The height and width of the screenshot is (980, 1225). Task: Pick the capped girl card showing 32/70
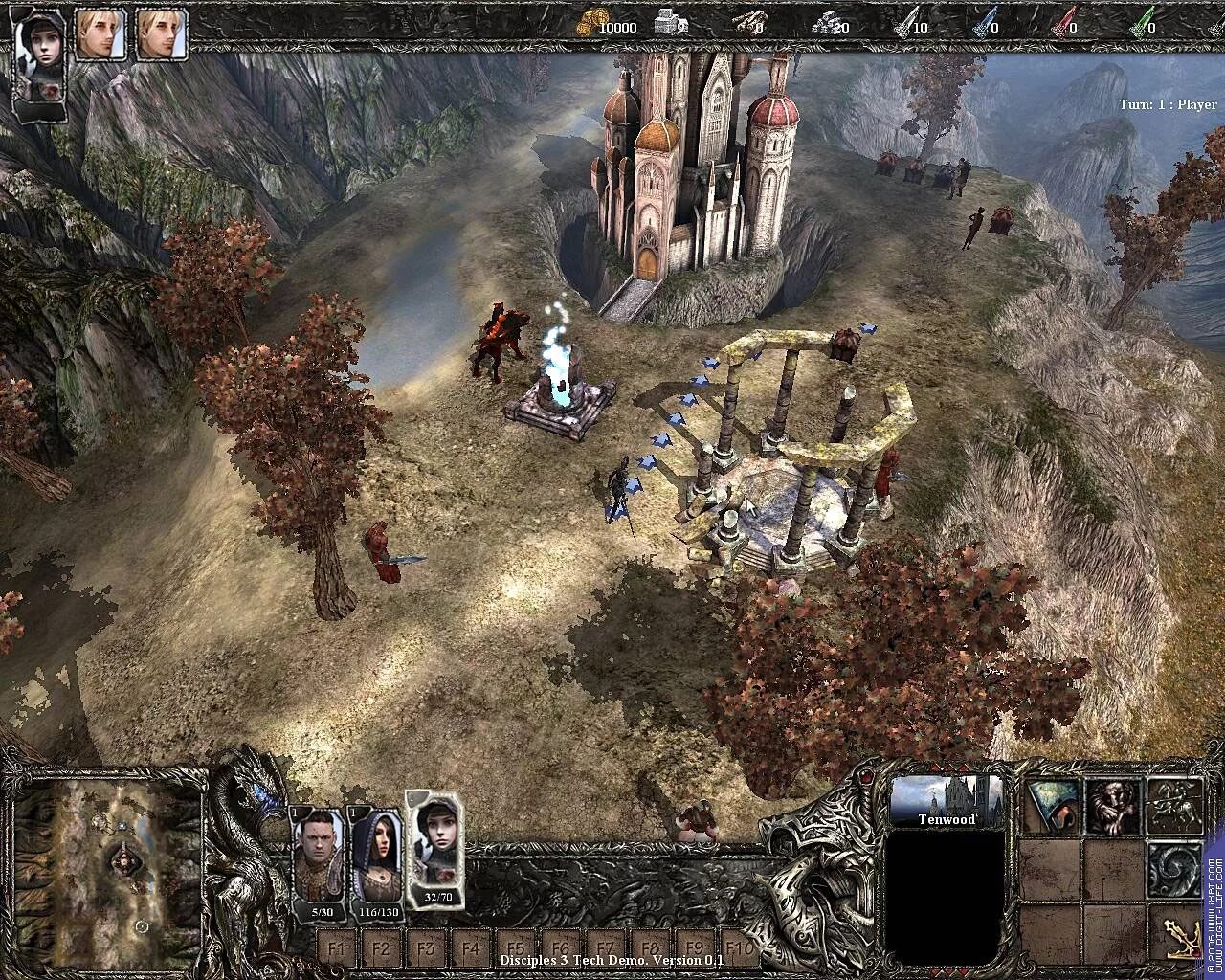436,847
